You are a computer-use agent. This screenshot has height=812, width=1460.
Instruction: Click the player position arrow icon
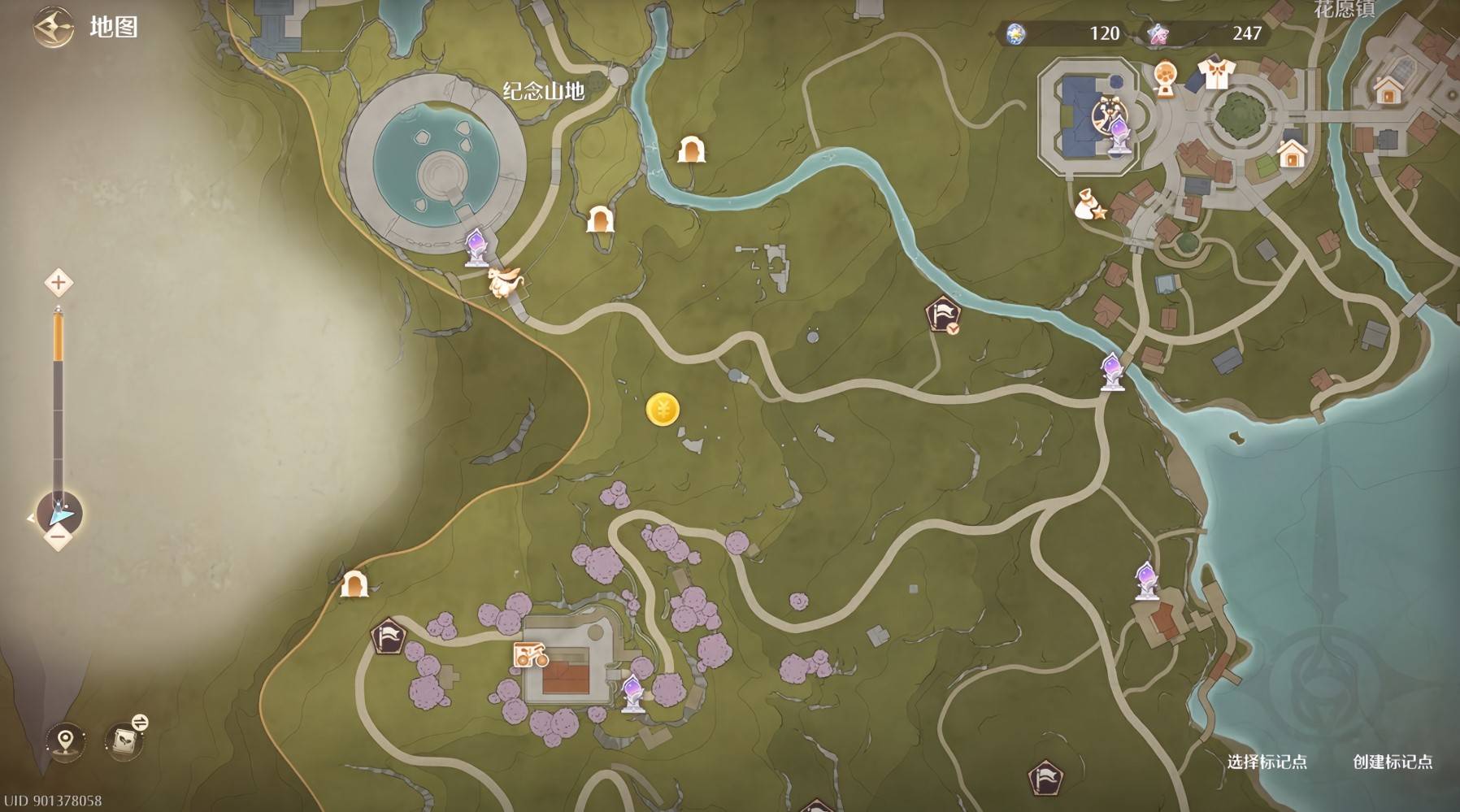(60, 515)
